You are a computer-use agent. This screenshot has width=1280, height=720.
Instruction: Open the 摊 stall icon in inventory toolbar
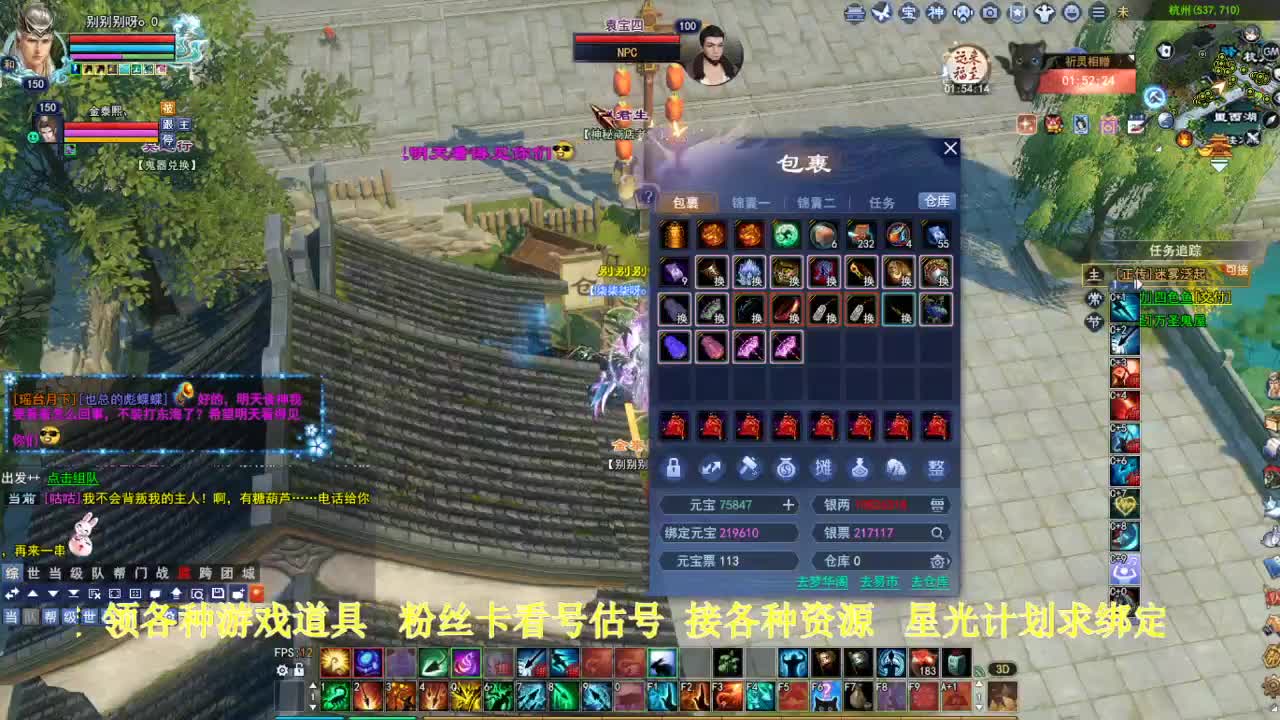tap(826, 469)
